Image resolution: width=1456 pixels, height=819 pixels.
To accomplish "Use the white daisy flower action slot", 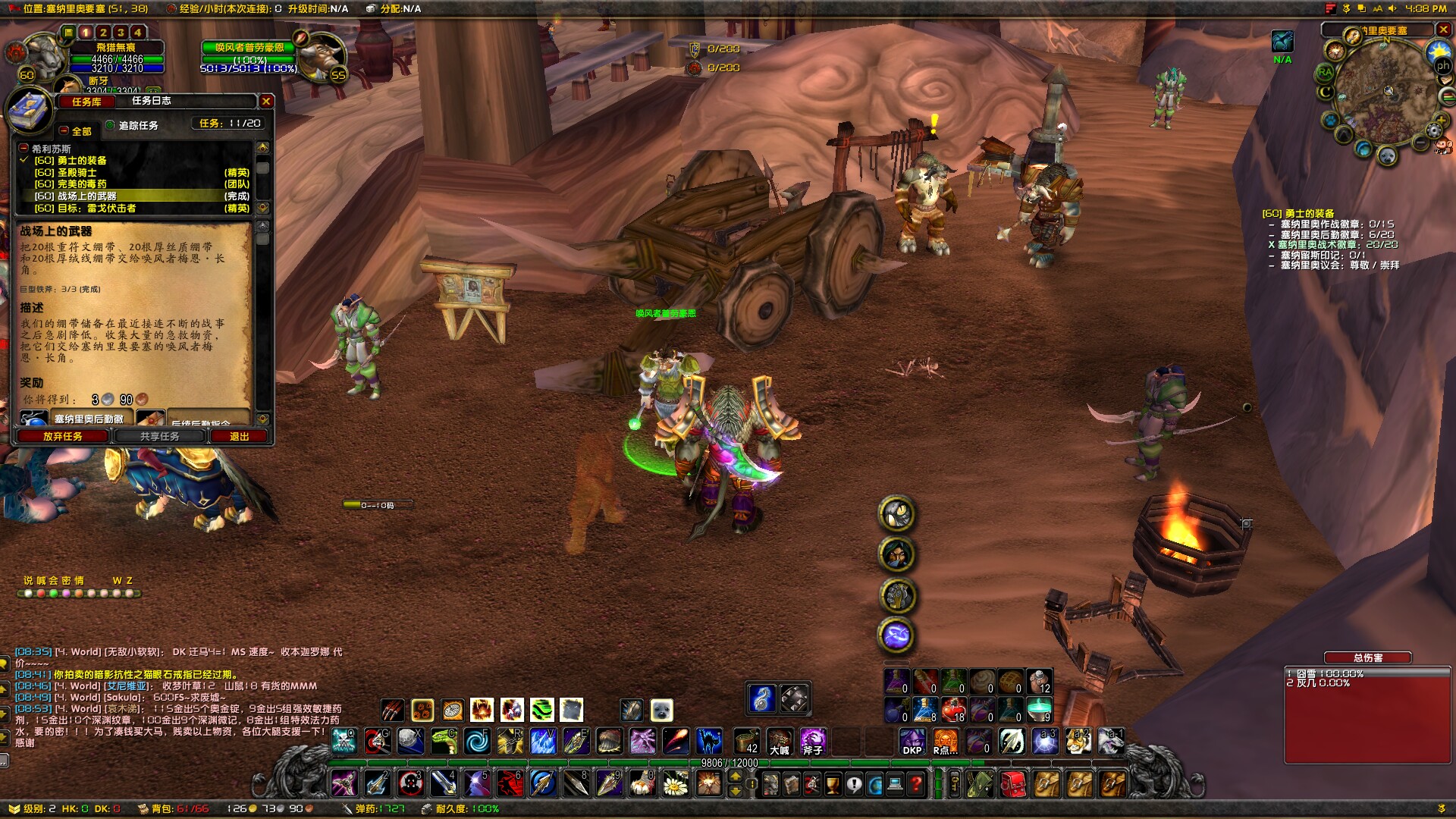I will point(675,783).
